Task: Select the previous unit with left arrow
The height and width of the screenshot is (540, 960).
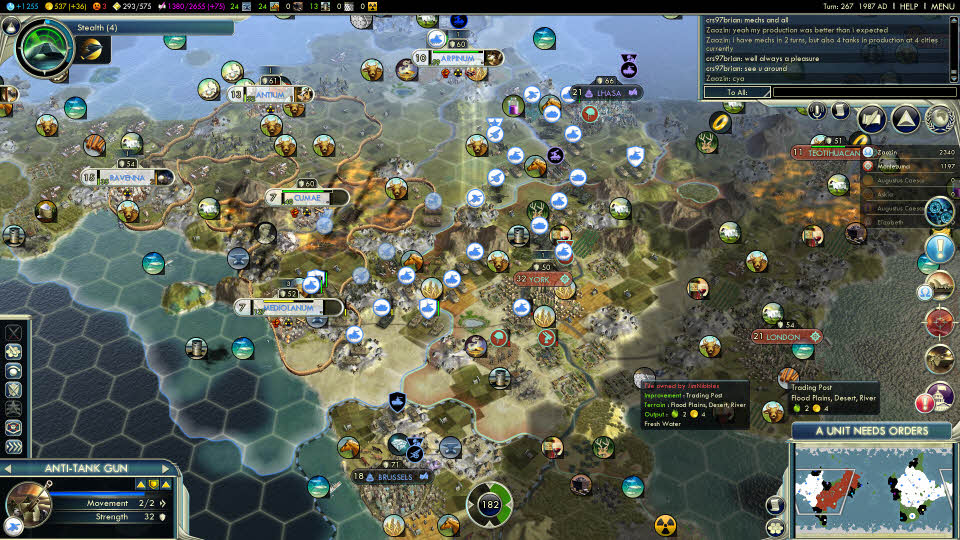Action: pyautogui.click(x=8, y=468)
